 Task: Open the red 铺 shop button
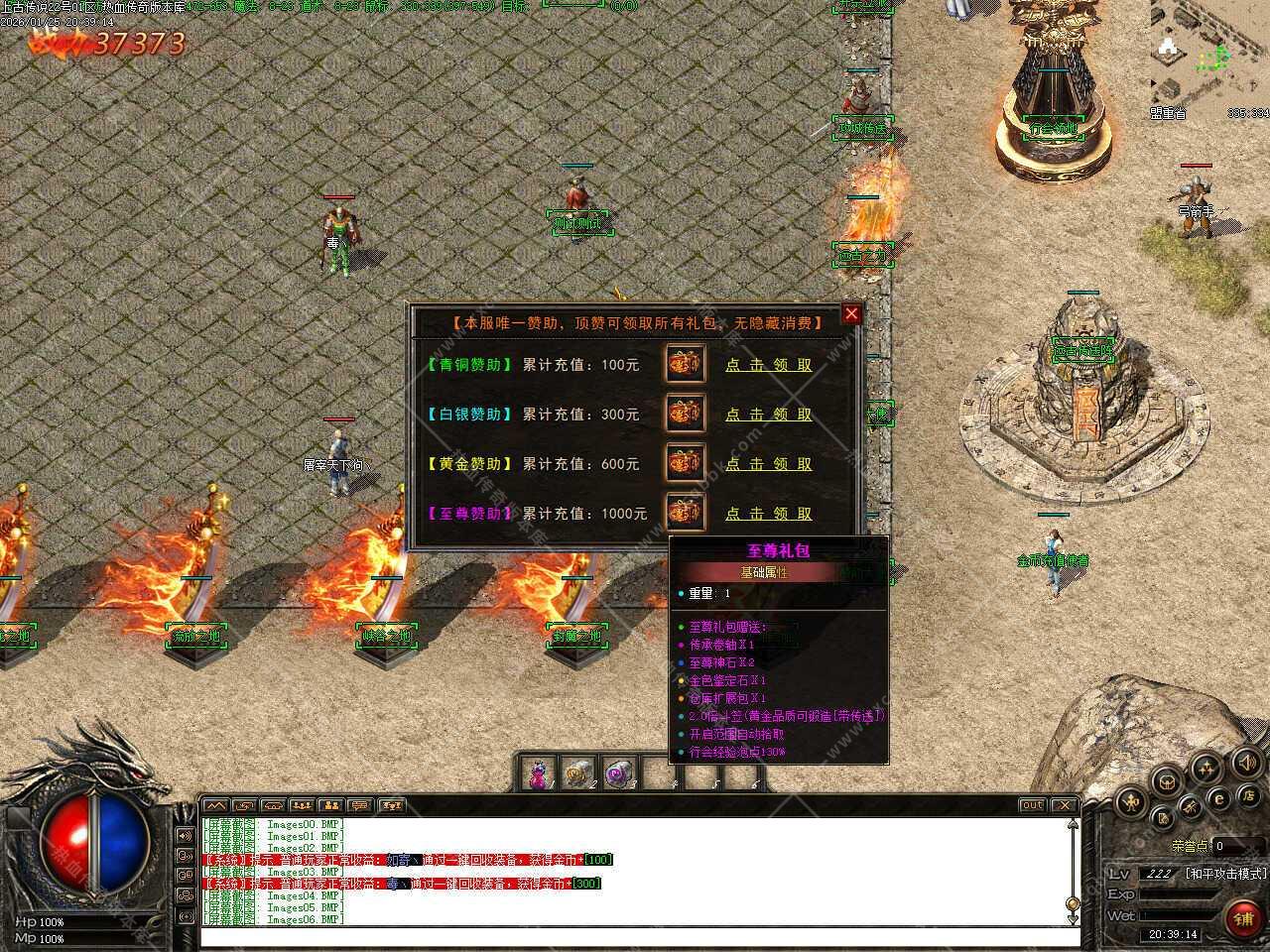(x=1243, y=918)
